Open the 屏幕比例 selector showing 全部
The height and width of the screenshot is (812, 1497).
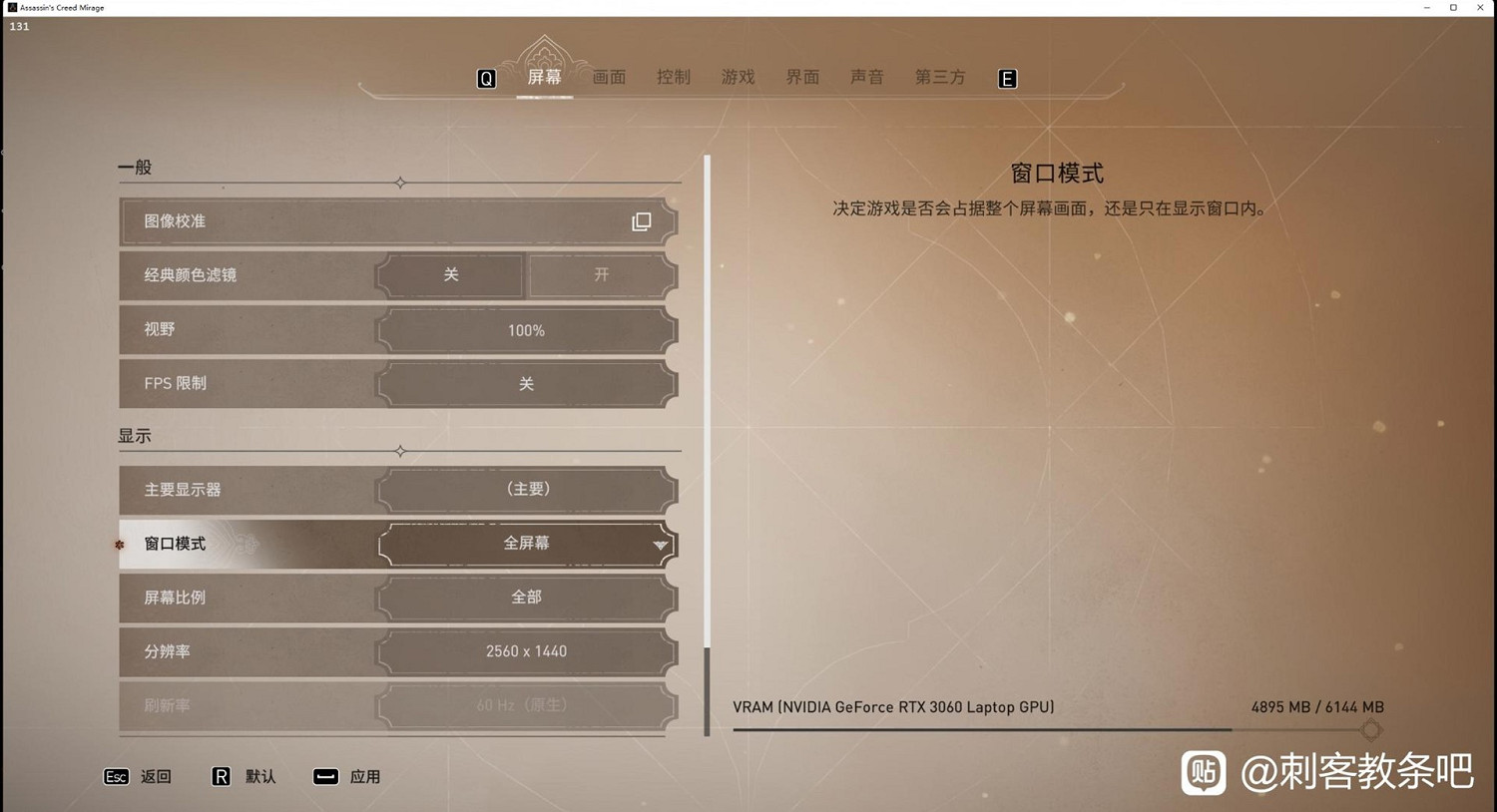coord(526,597)
